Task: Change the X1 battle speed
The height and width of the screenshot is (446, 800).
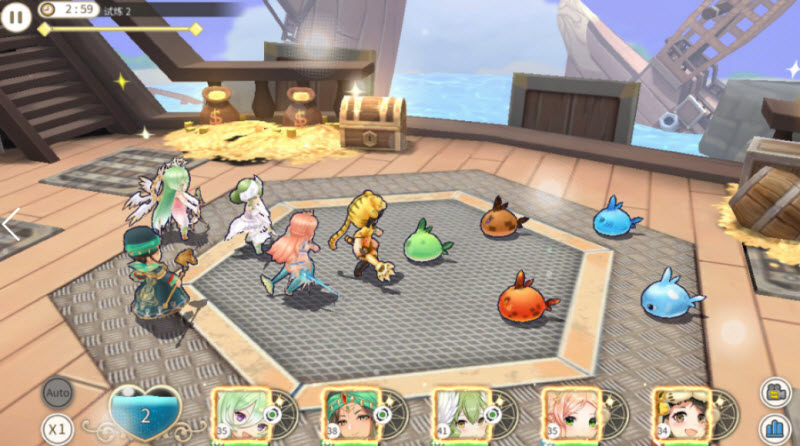Action: (57, 429)
